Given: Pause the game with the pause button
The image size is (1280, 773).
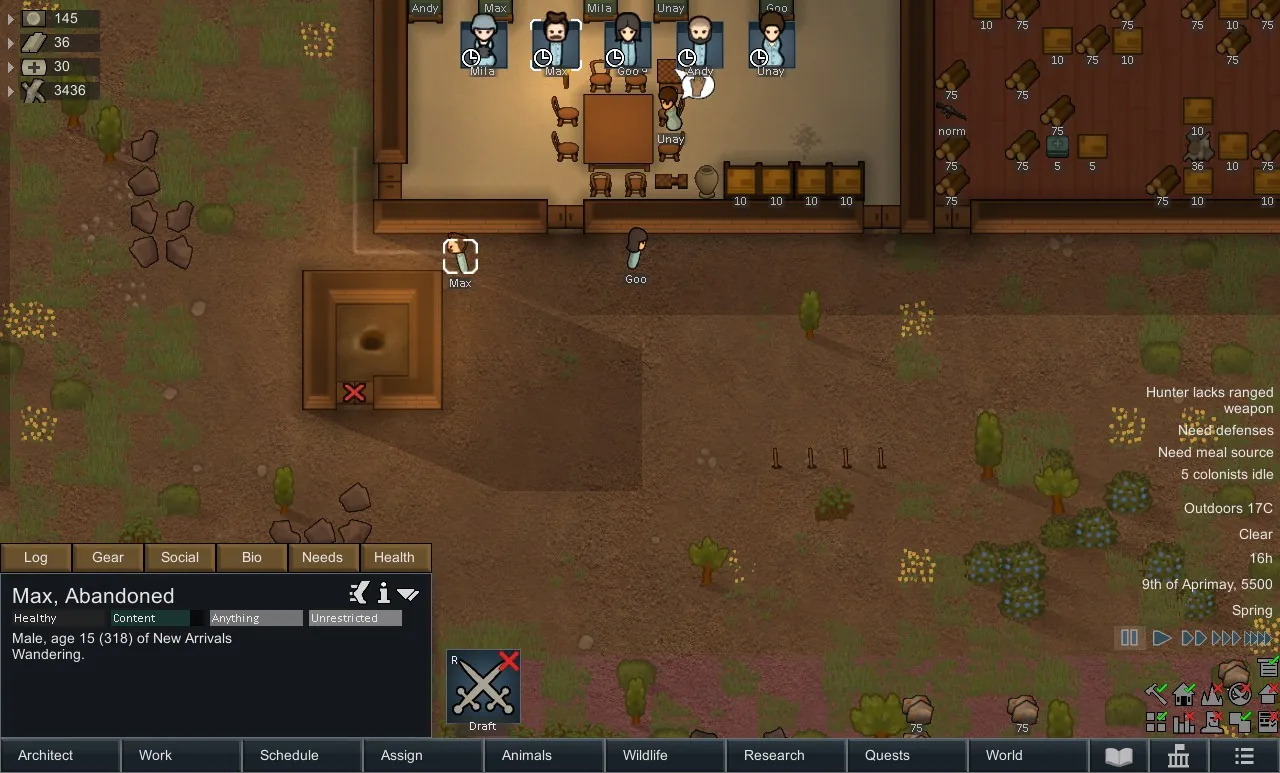Looking at the screenshot, I should click(x=1129, y=637).
